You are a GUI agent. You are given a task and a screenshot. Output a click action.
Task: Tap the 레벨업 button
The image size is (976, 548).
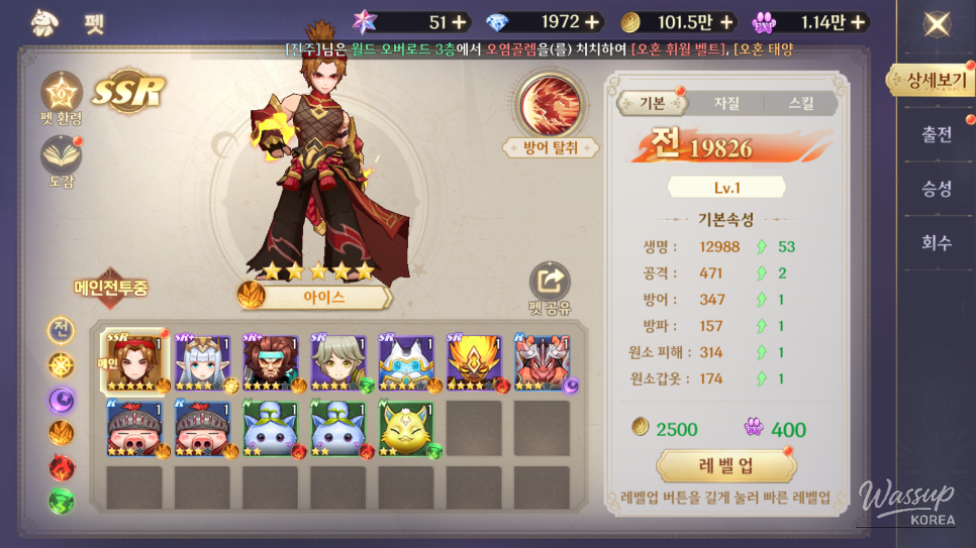coord(726,466)
